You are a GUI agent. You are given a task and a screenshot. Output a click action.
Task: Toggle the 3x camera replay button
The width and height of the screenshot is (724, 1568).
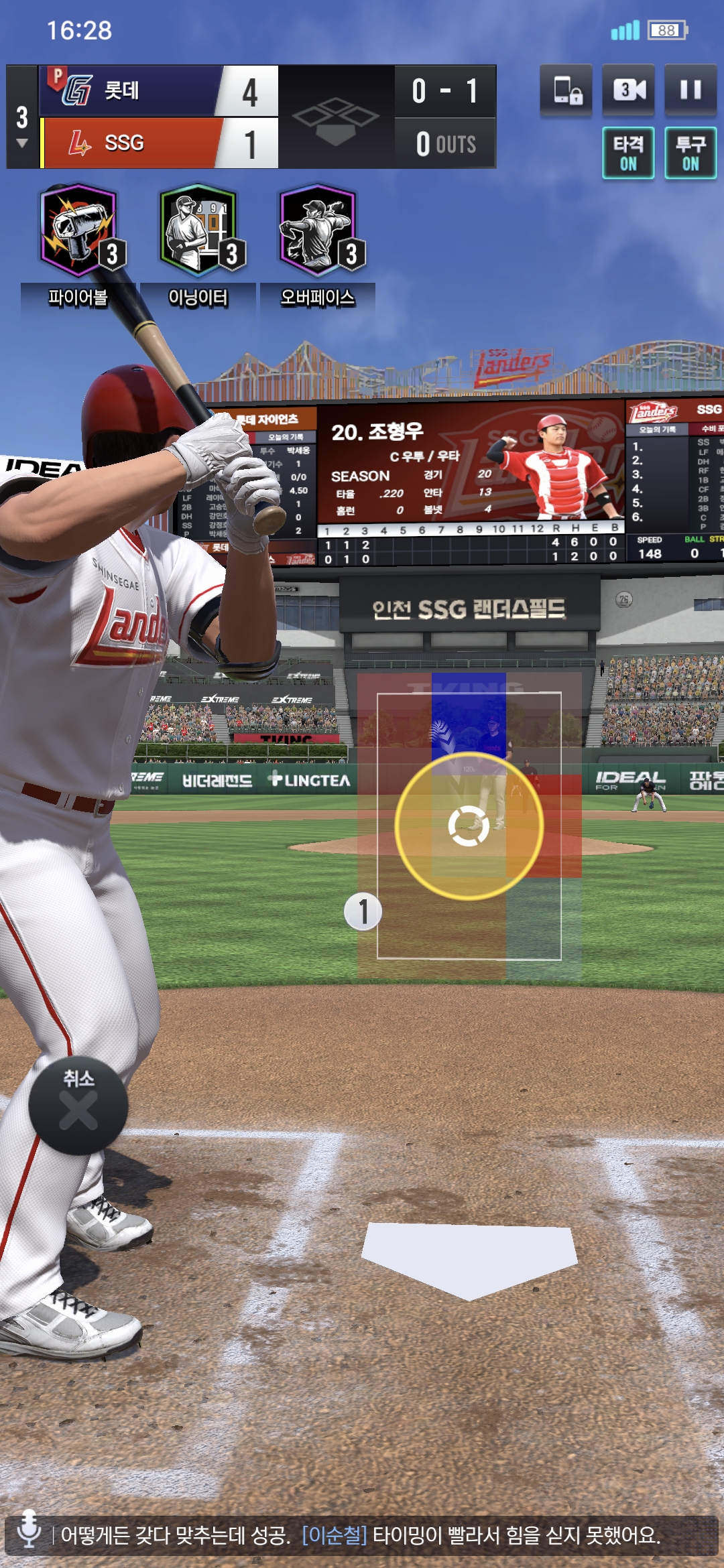(x=628, y=90)
